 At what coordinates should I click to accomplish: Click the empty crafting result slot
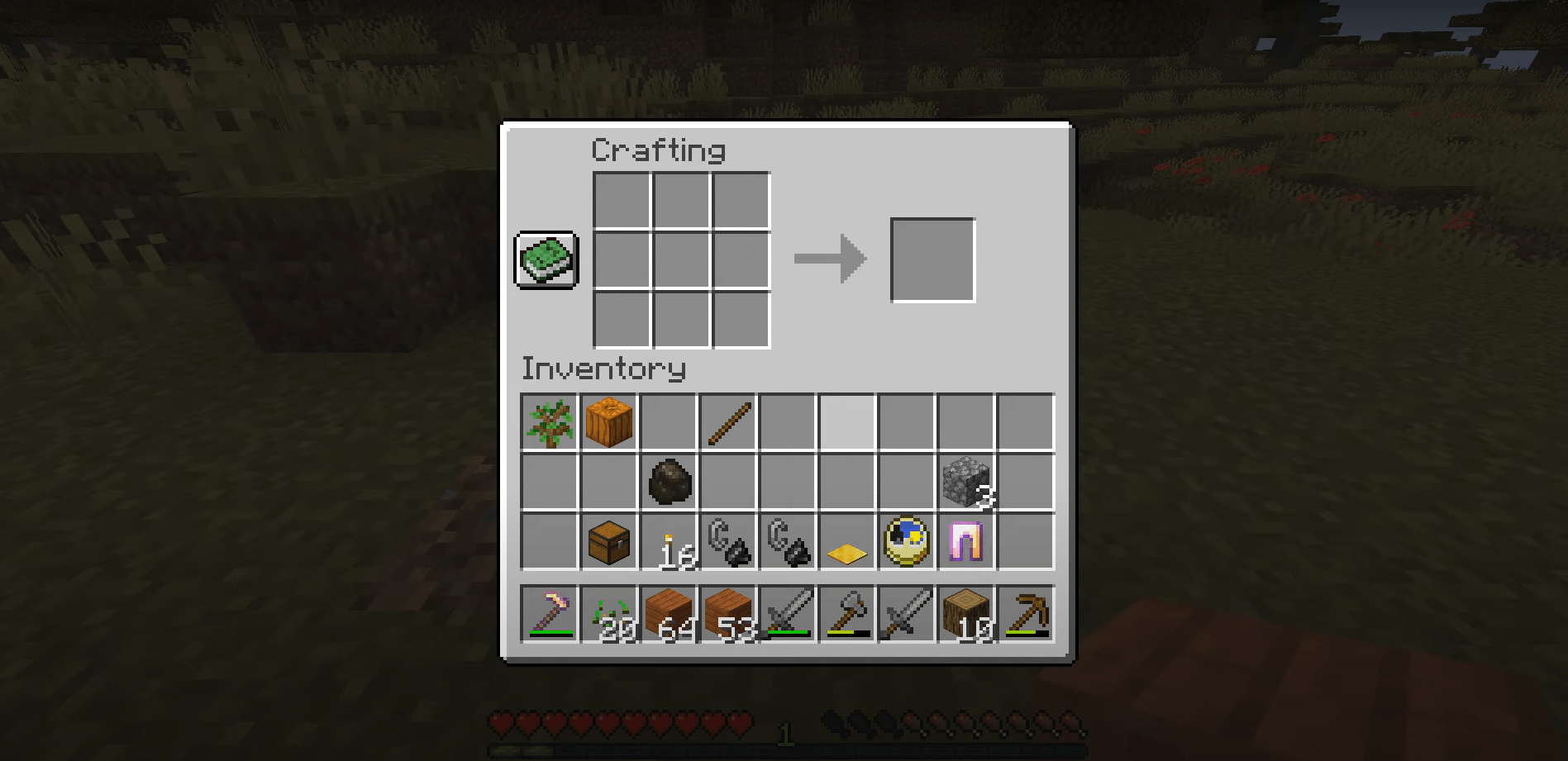(932, 260)
